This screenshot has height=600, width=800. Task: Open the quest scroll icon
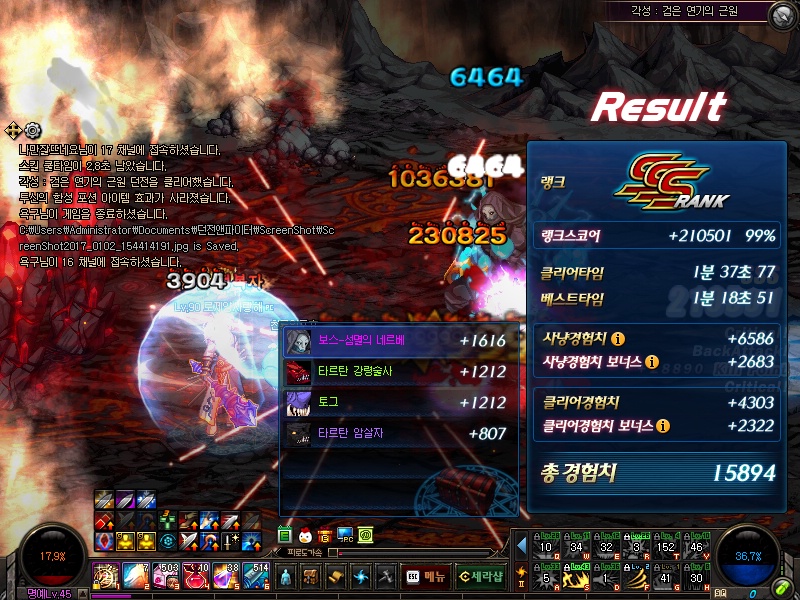pos(336,576)
